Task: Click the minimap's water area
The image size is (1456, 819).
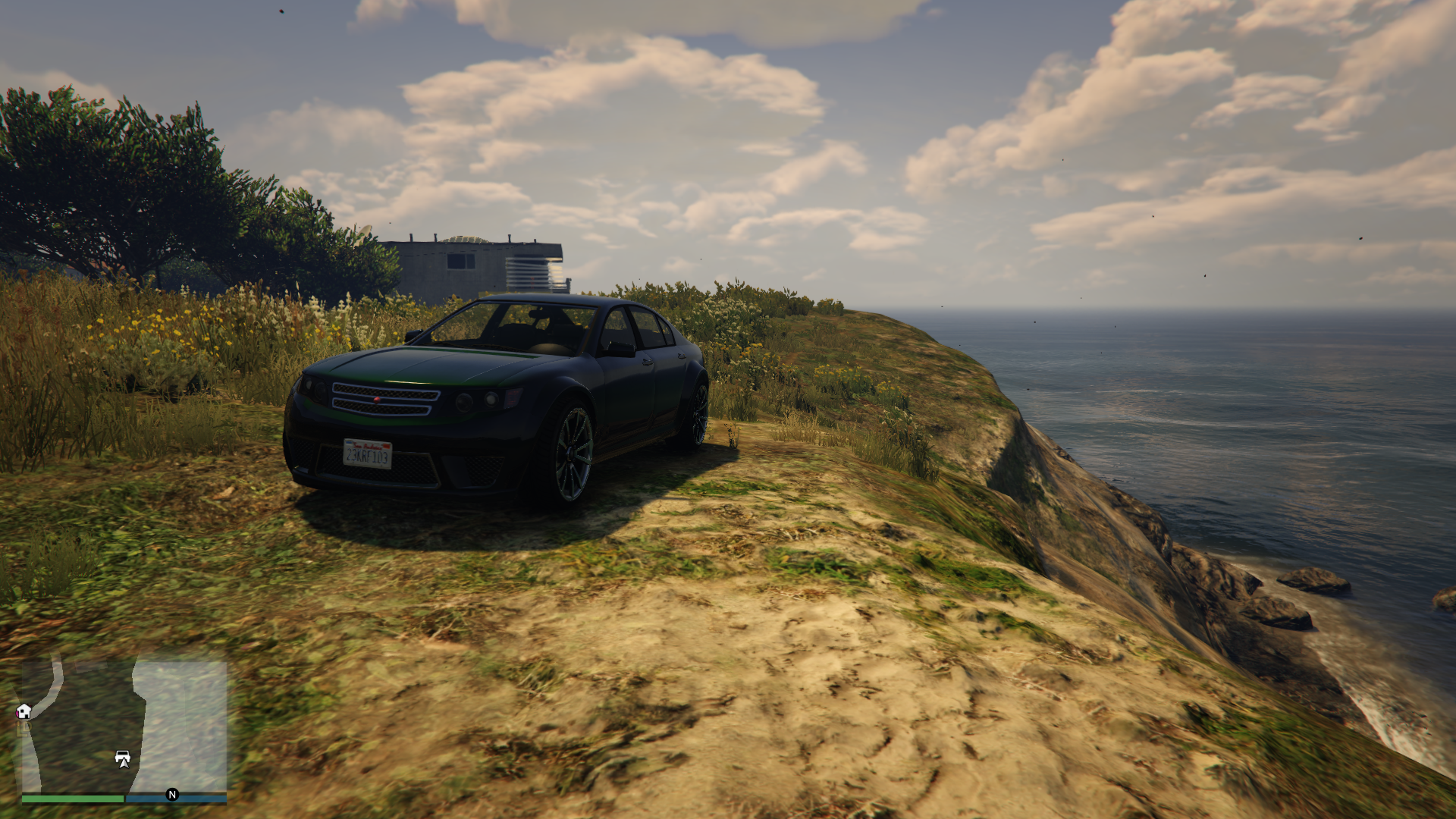Action: [186, 720]
